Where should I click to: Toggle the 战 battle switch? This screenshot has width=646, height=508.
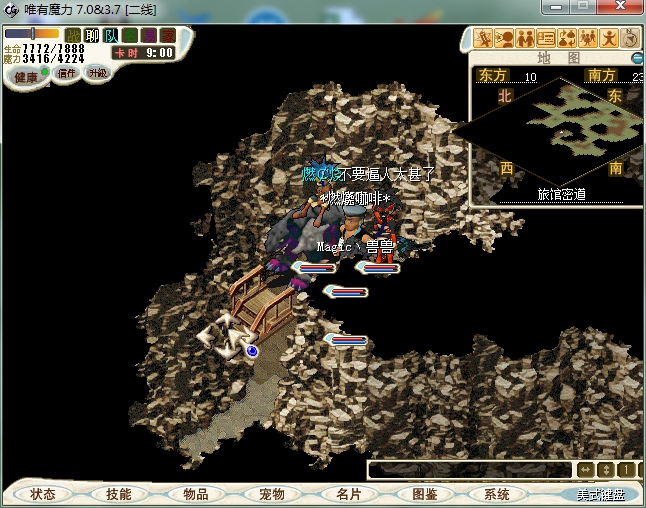tap(73, 35)
